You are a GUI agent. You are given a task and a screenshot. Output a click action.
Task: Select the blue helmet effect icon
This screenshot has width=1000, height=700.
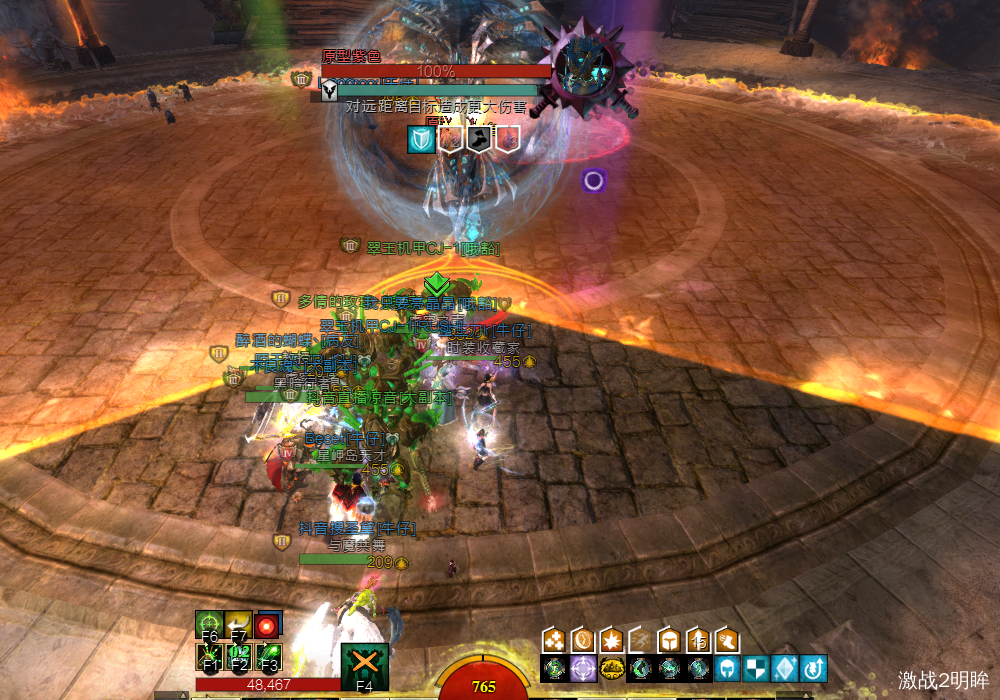coord(727,668)
